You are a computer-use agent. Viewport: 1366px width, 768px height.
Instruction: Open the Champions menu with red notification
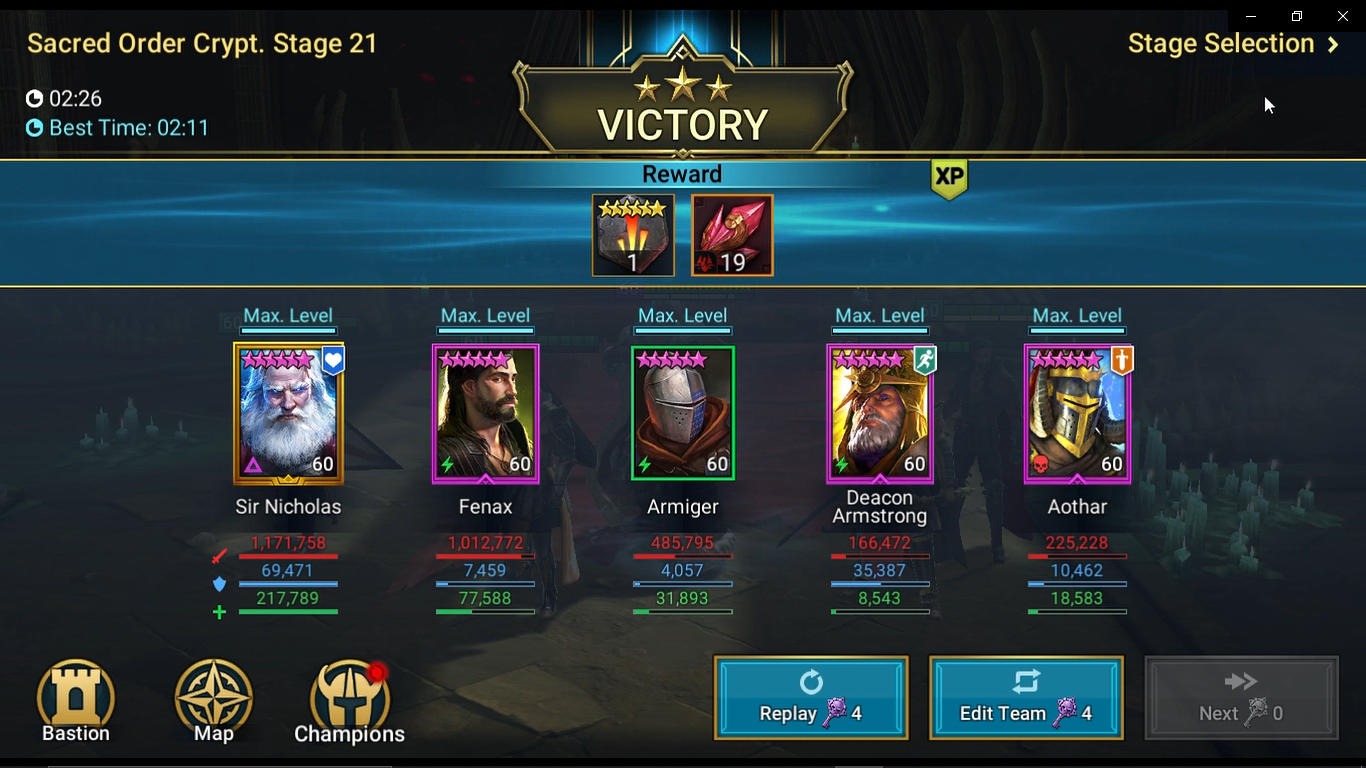[x=348, y=698]
